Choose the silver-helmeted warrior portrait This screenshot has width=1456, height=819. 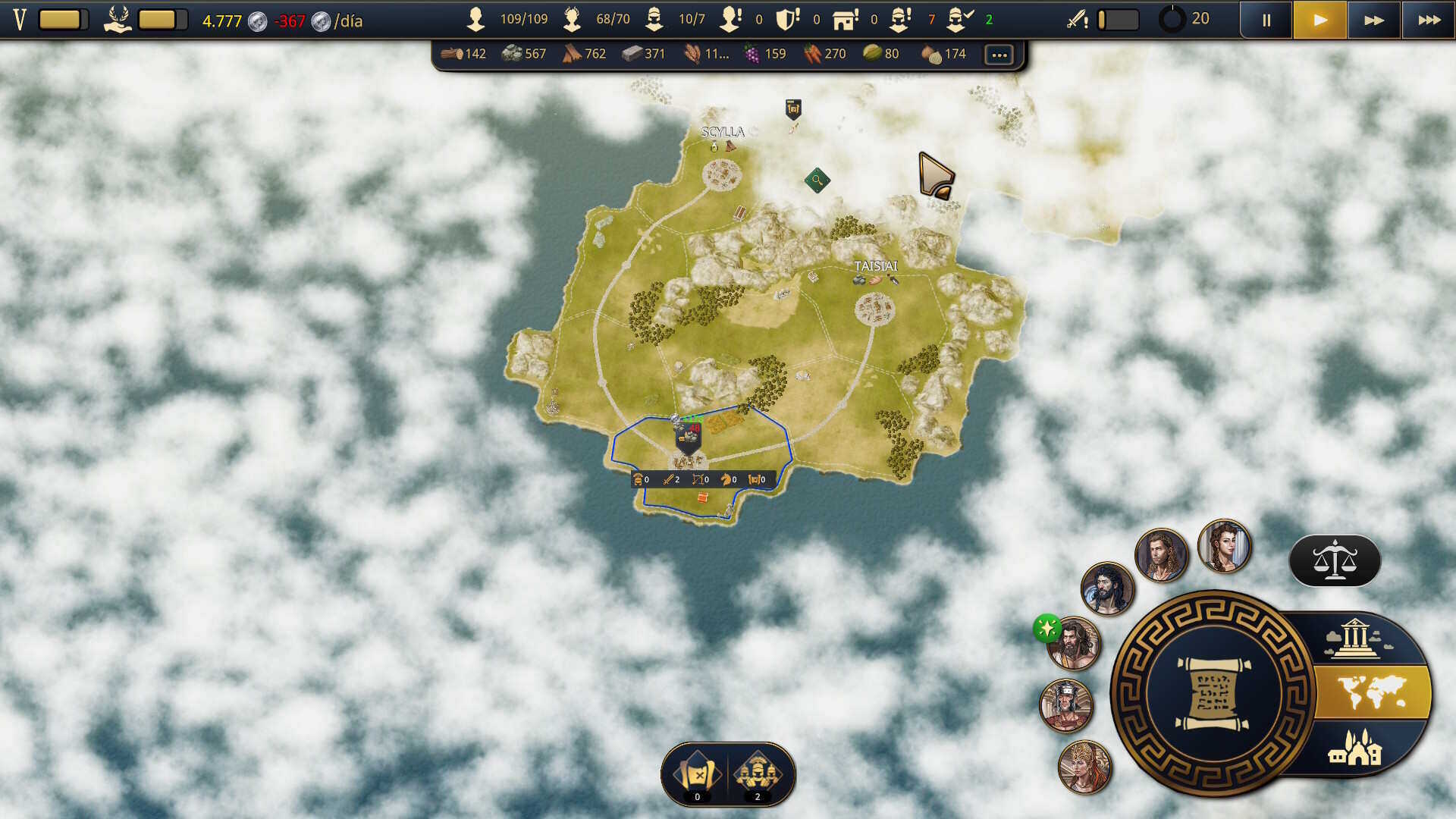(1066, 705)
